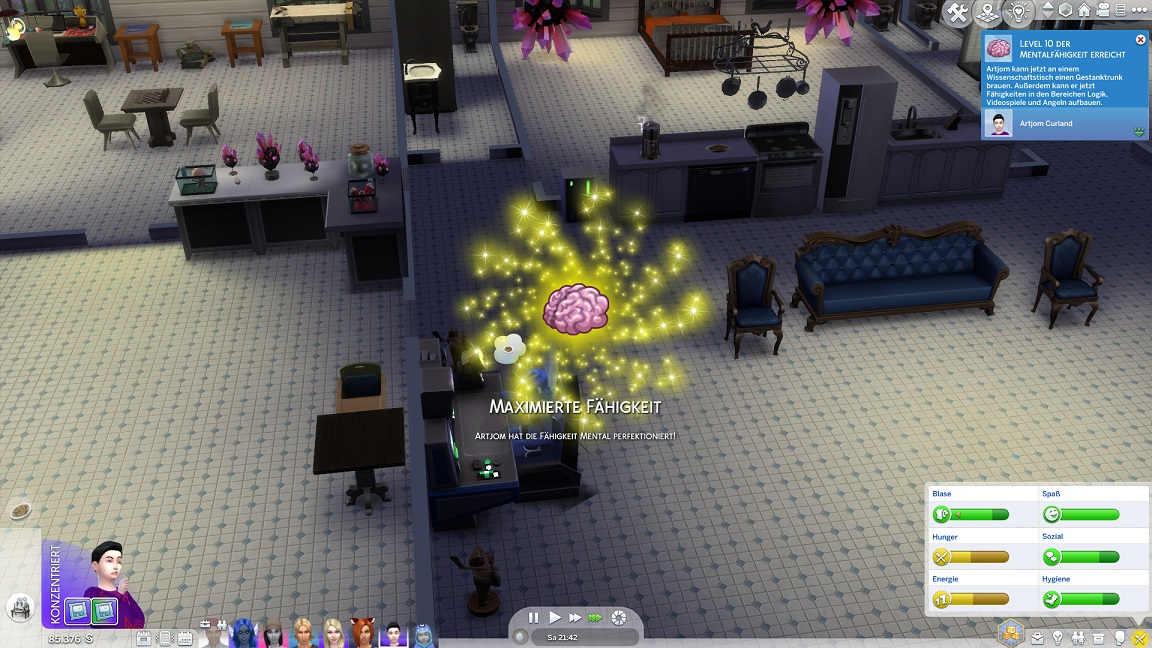Set game speed to normal play
The image size is (1152, 648).
click(x=555, y=618)
